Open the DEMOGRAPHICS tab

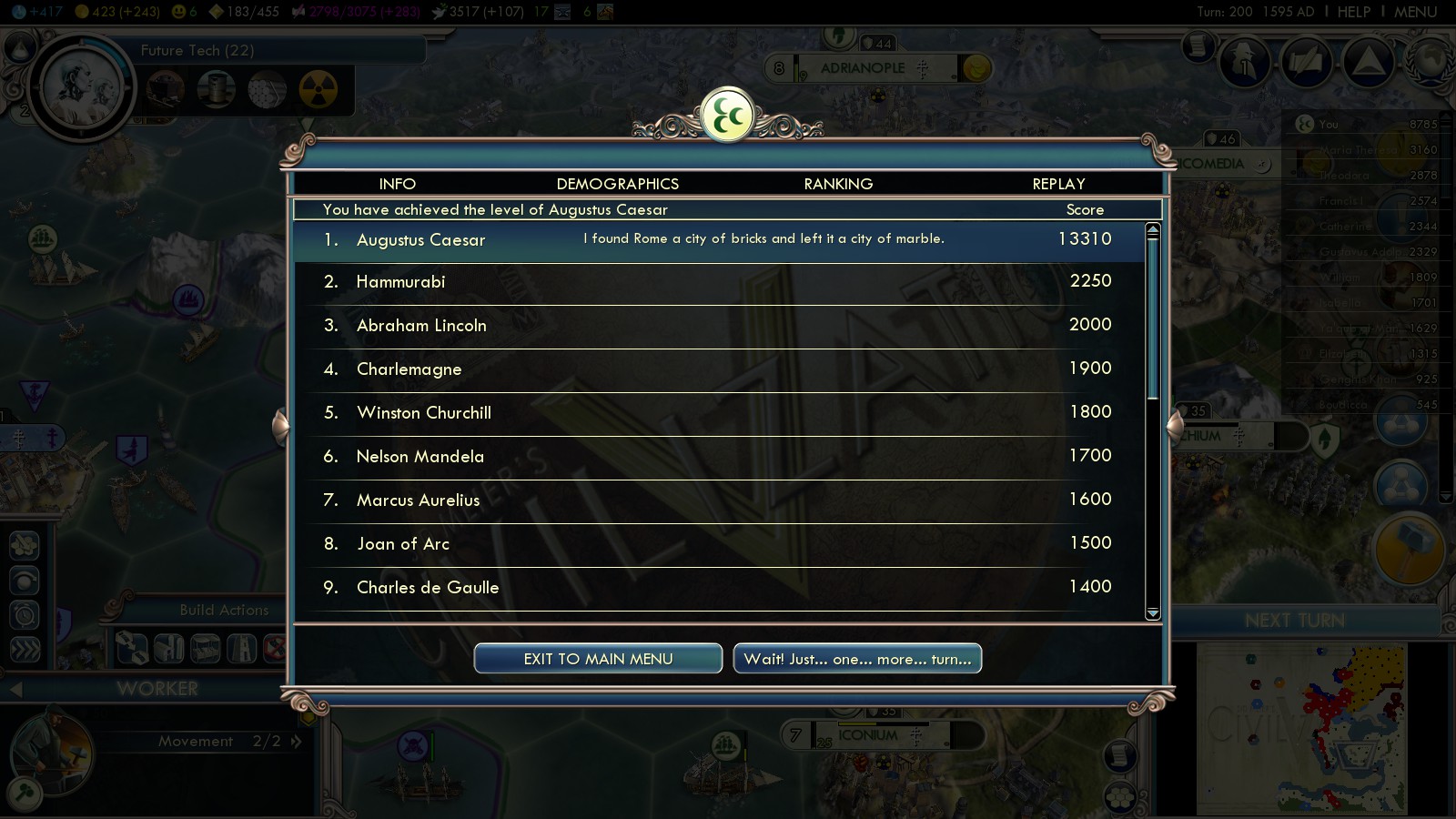click(617, 184)
